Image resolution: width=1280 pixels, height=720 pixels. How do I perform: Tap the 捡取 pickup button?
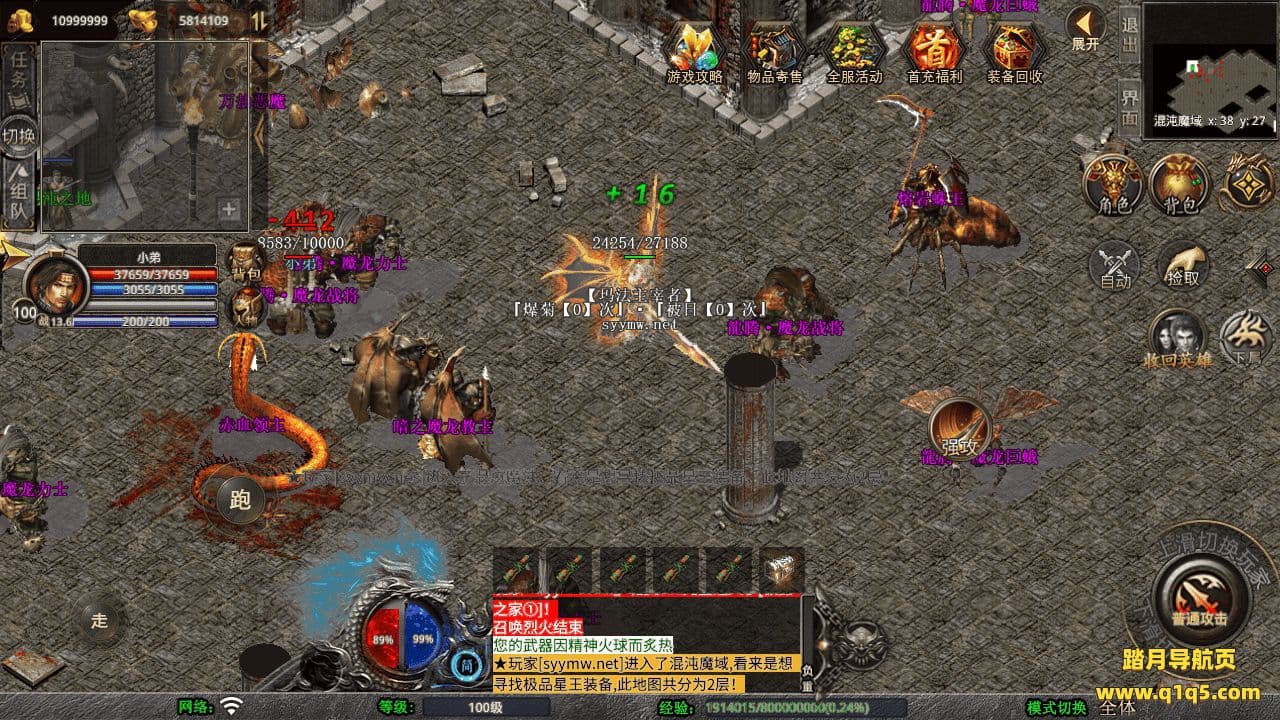point(1183,267)
